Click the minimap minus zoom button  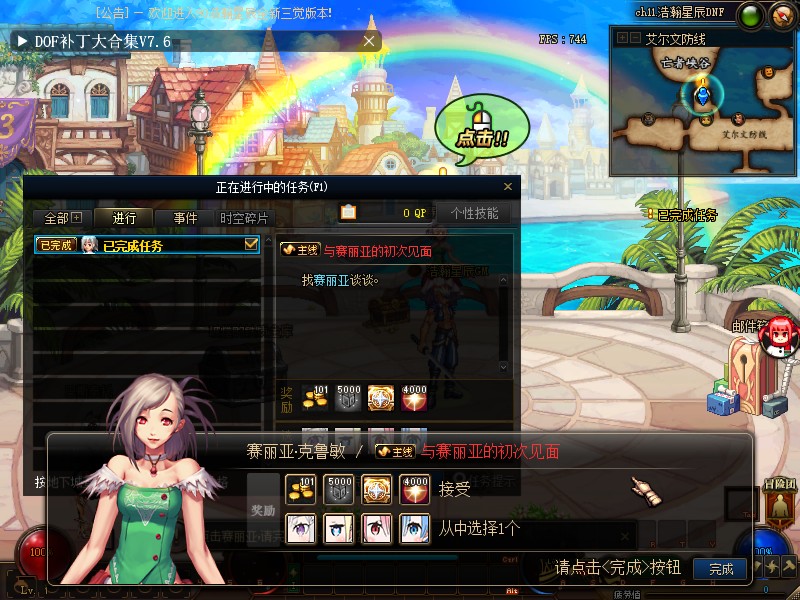(x=635, y=38)
